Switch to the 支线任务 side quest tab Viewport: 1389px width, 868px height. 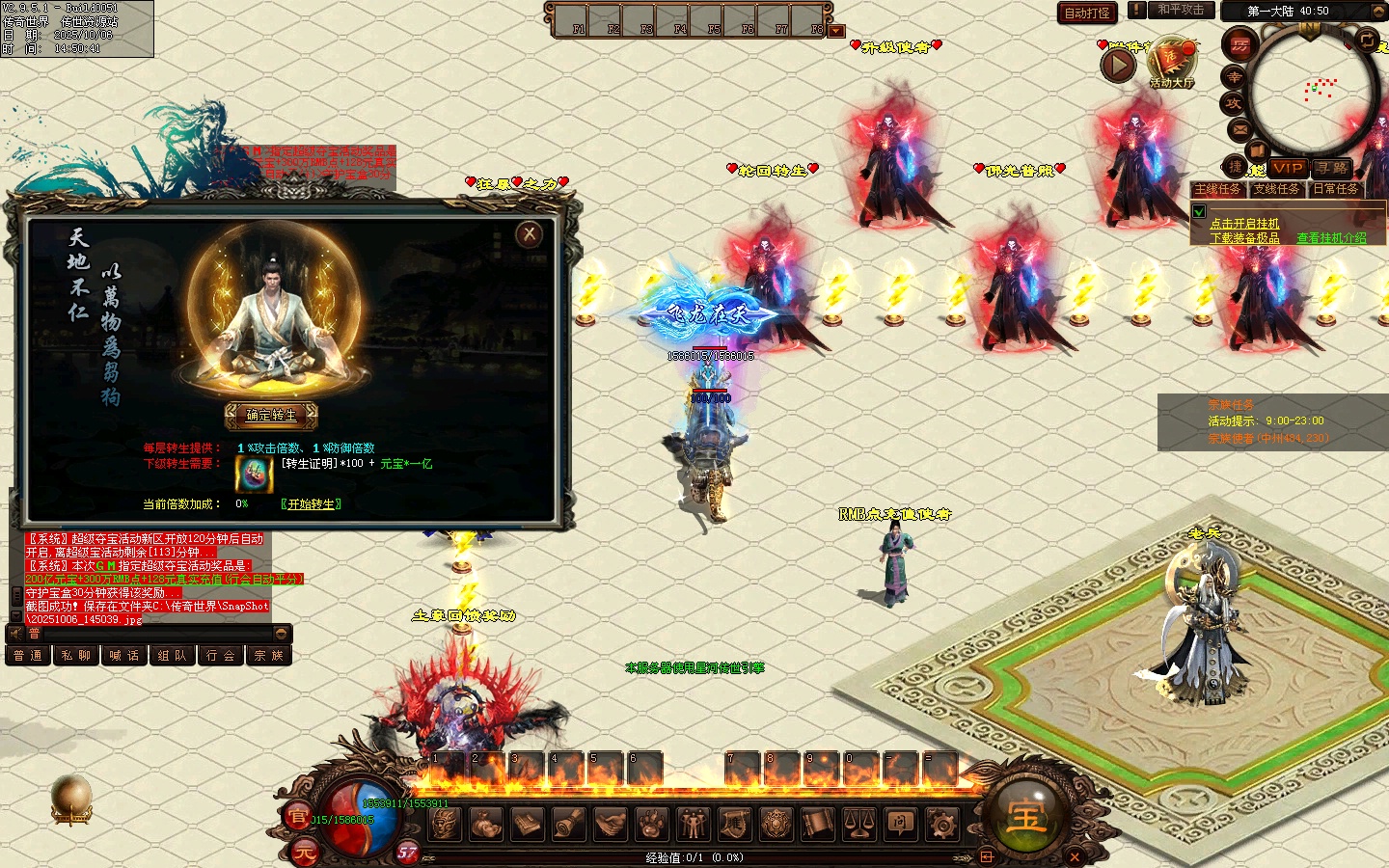point(1276,189)
